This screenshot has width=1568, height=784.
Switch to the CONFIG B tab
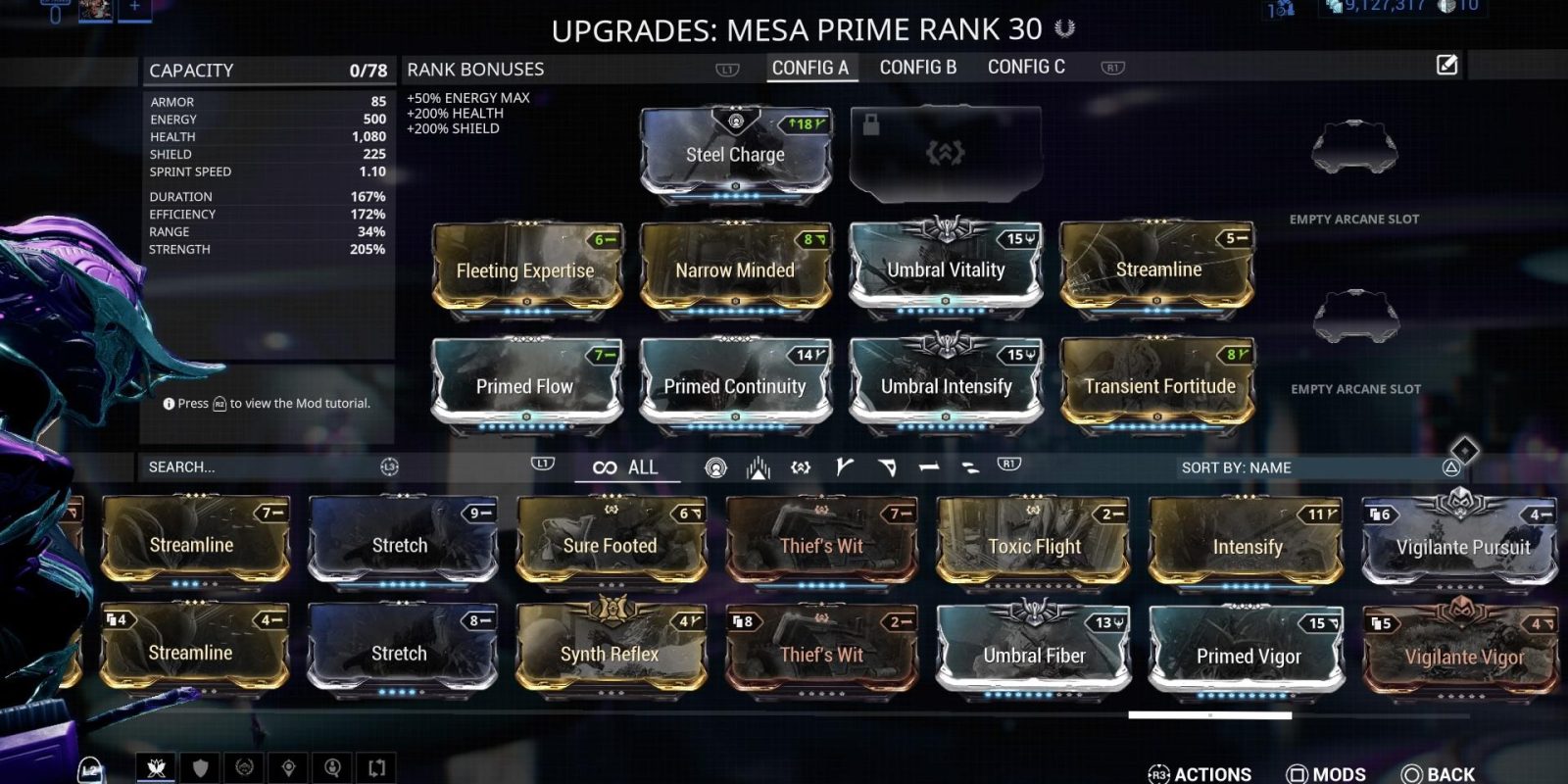tap(917, 67)
